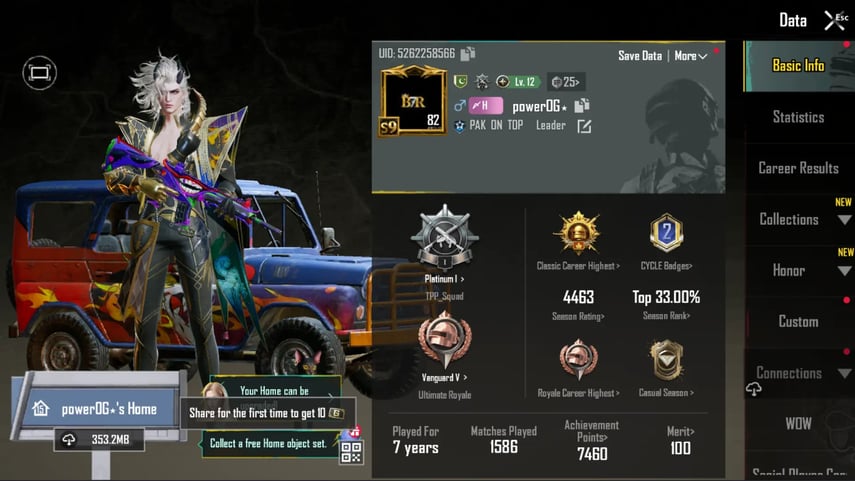This screenshot has height=481, width=855.
Task: Toggle the fullscreen character view icon
Action: click(39, 72)
